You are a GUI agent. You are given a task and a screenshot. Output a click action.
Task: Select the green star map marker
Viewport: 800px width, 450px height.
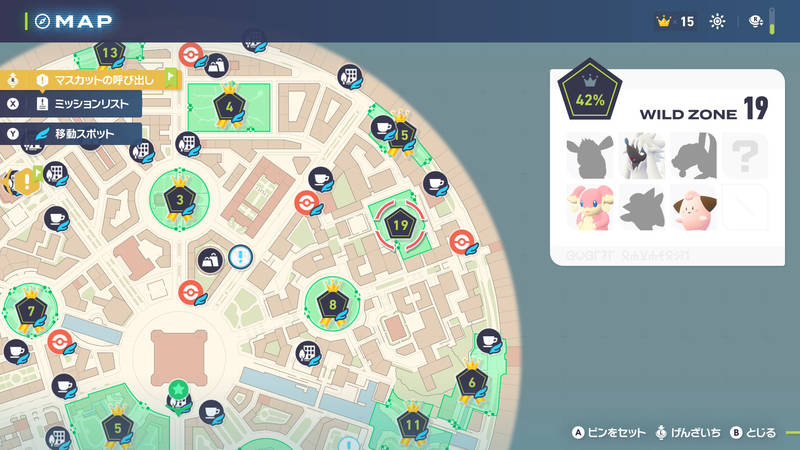[x=178, y=388]
